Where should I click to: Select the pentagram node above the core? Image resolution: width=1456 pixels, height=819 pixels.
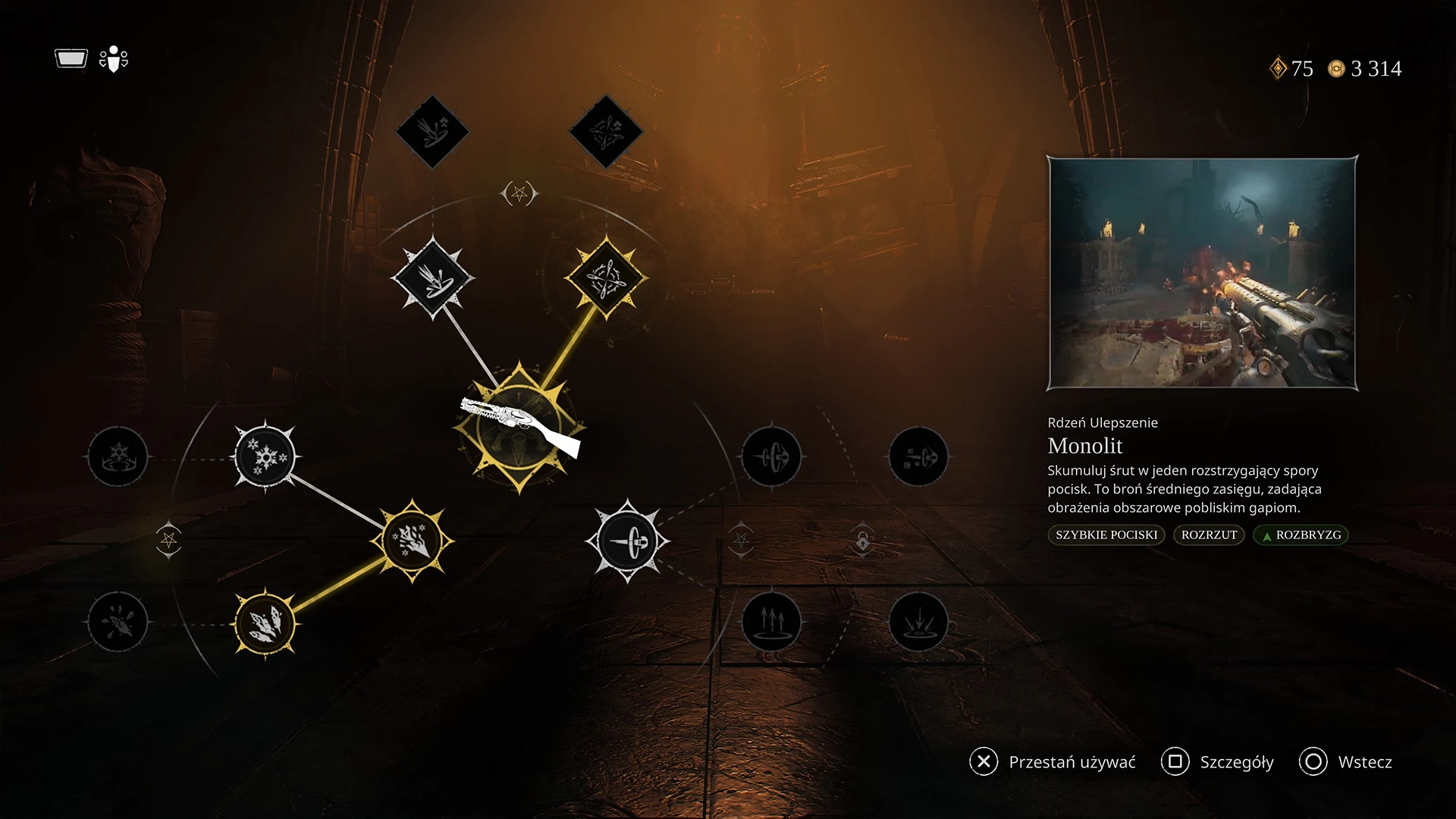click(x=519, y=194)
